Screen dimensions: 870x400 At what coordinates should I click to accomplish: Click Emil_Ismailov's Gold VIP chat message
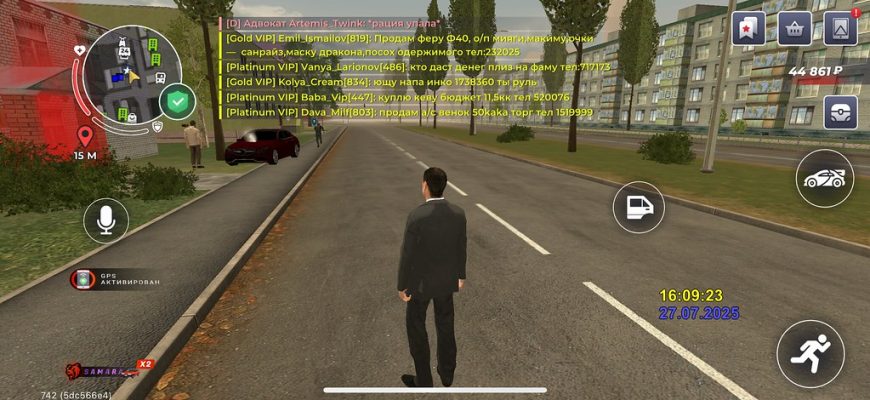click(x=408, y=44)
